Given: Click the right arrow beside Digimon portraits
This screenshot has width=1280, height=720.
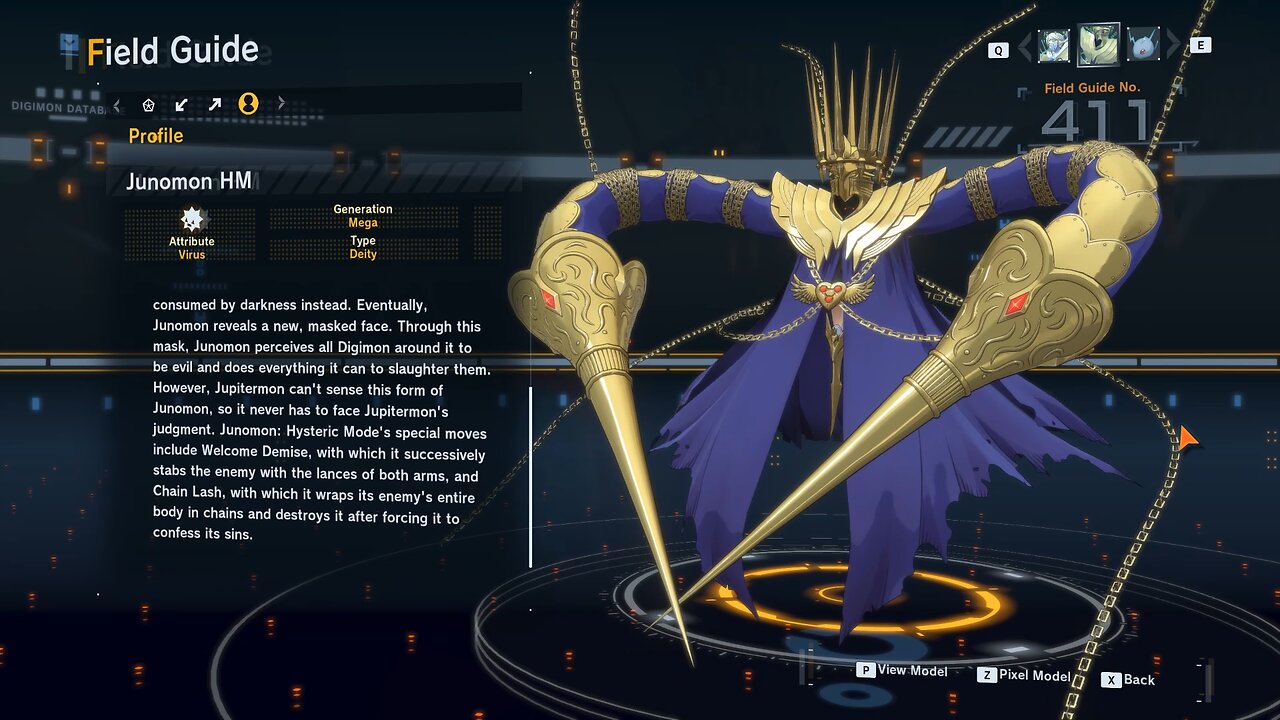Looking at the screenshot, I should click(1174, 46).
